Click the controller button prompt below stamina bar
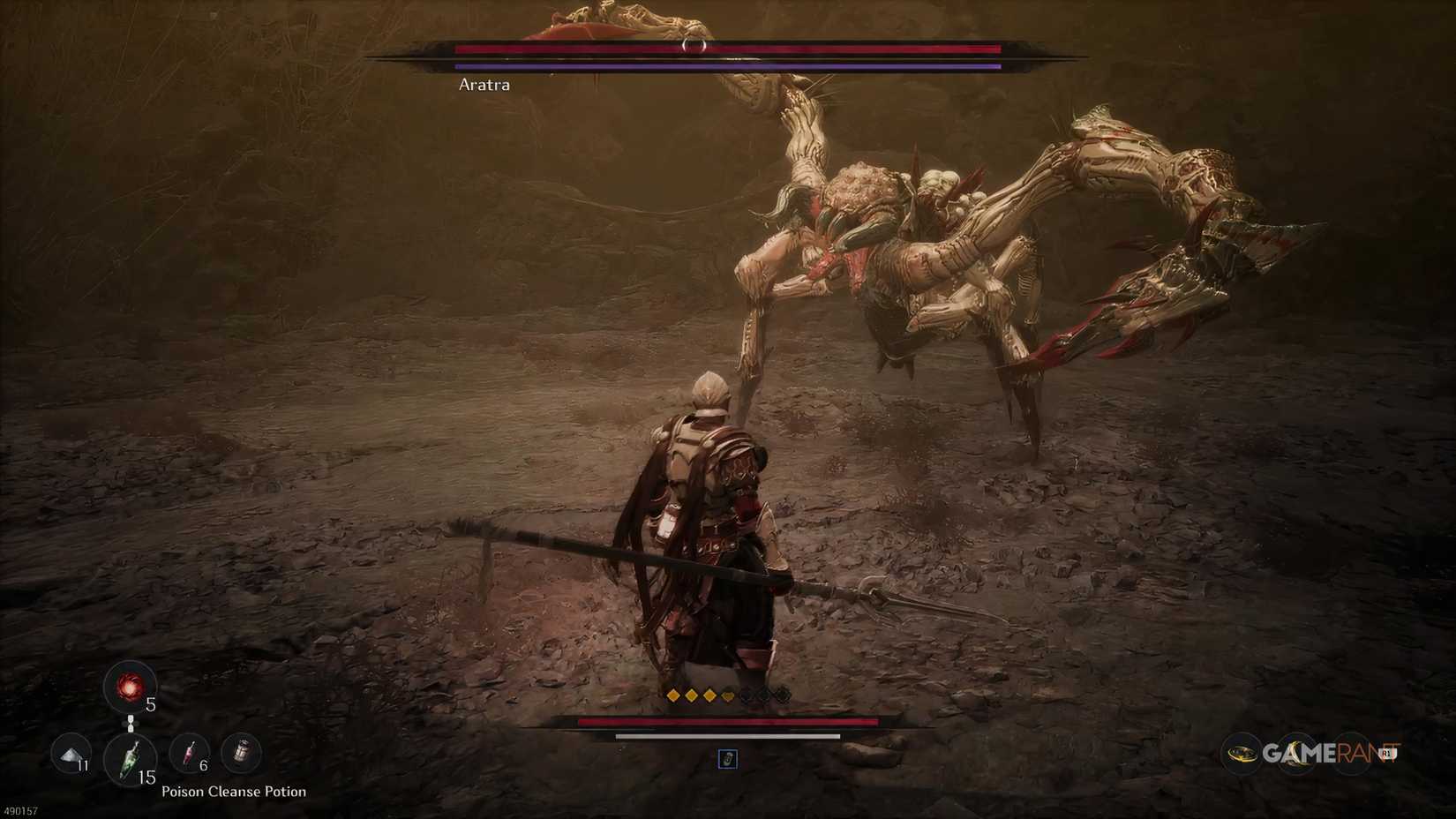 pos(727,759)
